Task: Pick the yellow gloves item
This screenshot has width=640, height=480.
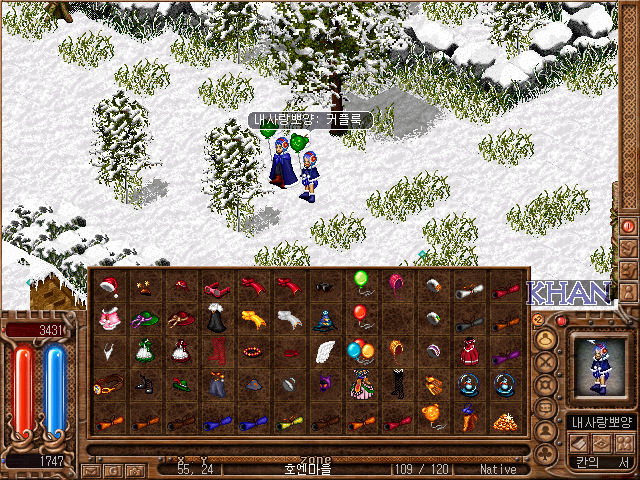Action: [252, 320]
